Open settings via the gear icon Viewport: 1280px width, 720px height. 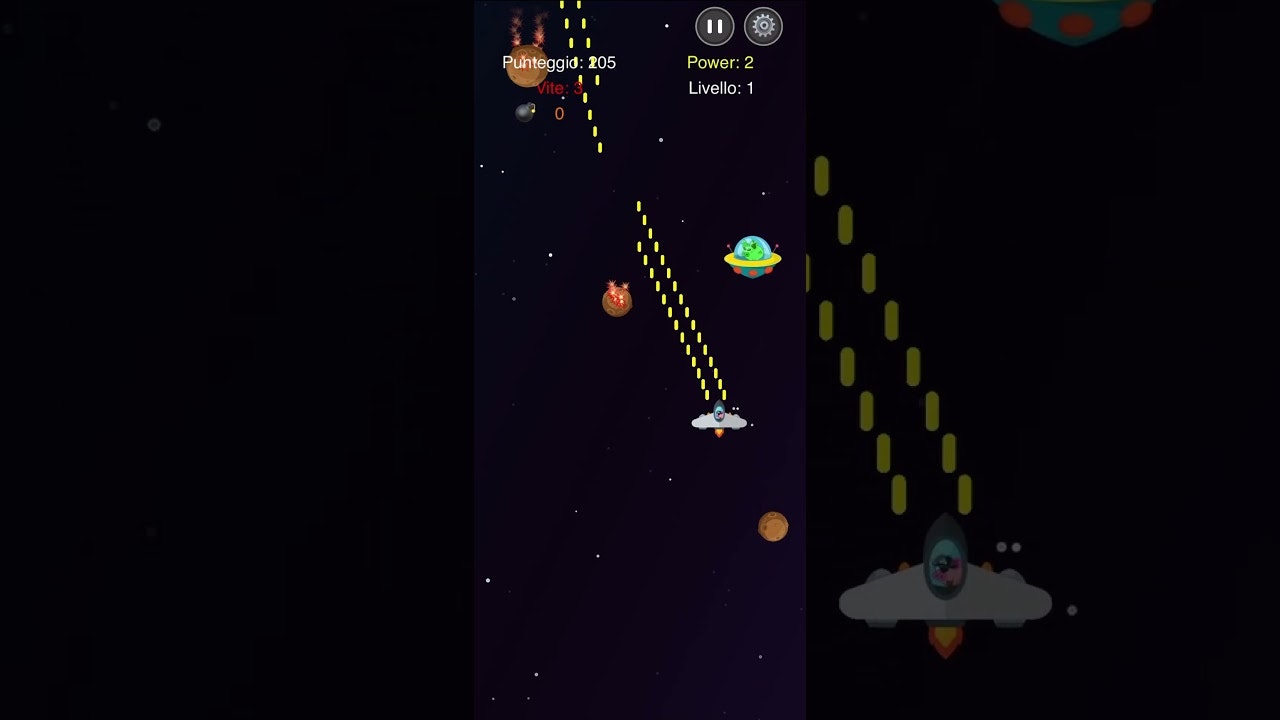point(763,27)
